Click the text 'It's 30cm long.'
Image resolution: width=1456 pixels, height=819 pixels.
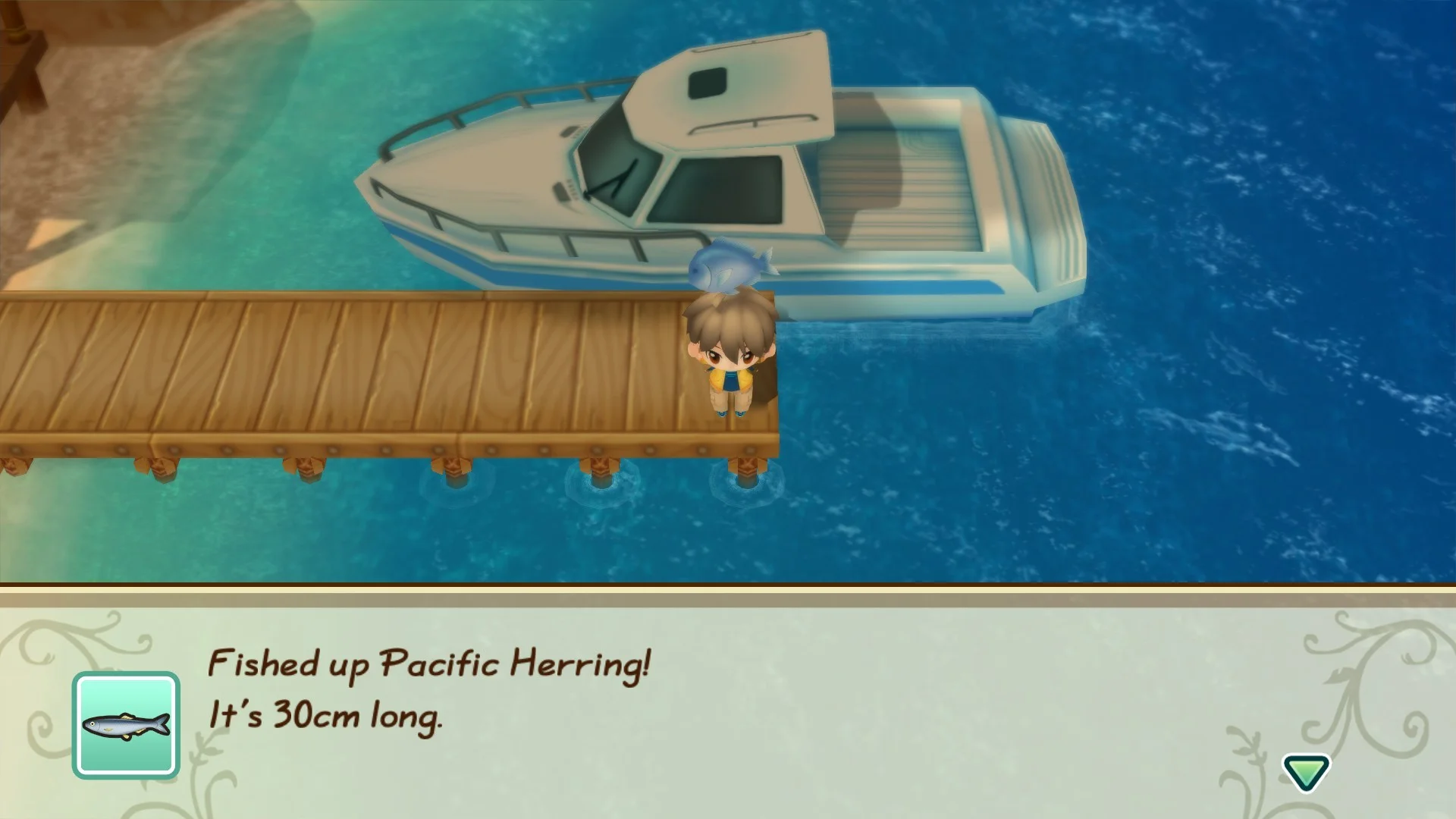tap(326, 717)
